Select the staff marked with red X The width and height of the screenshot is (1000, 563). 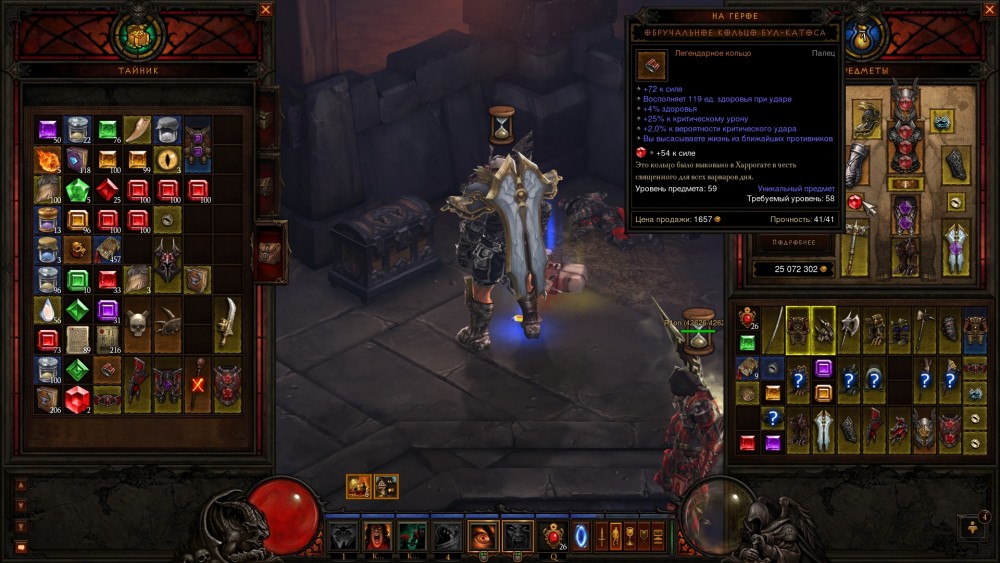coord(197,383)
